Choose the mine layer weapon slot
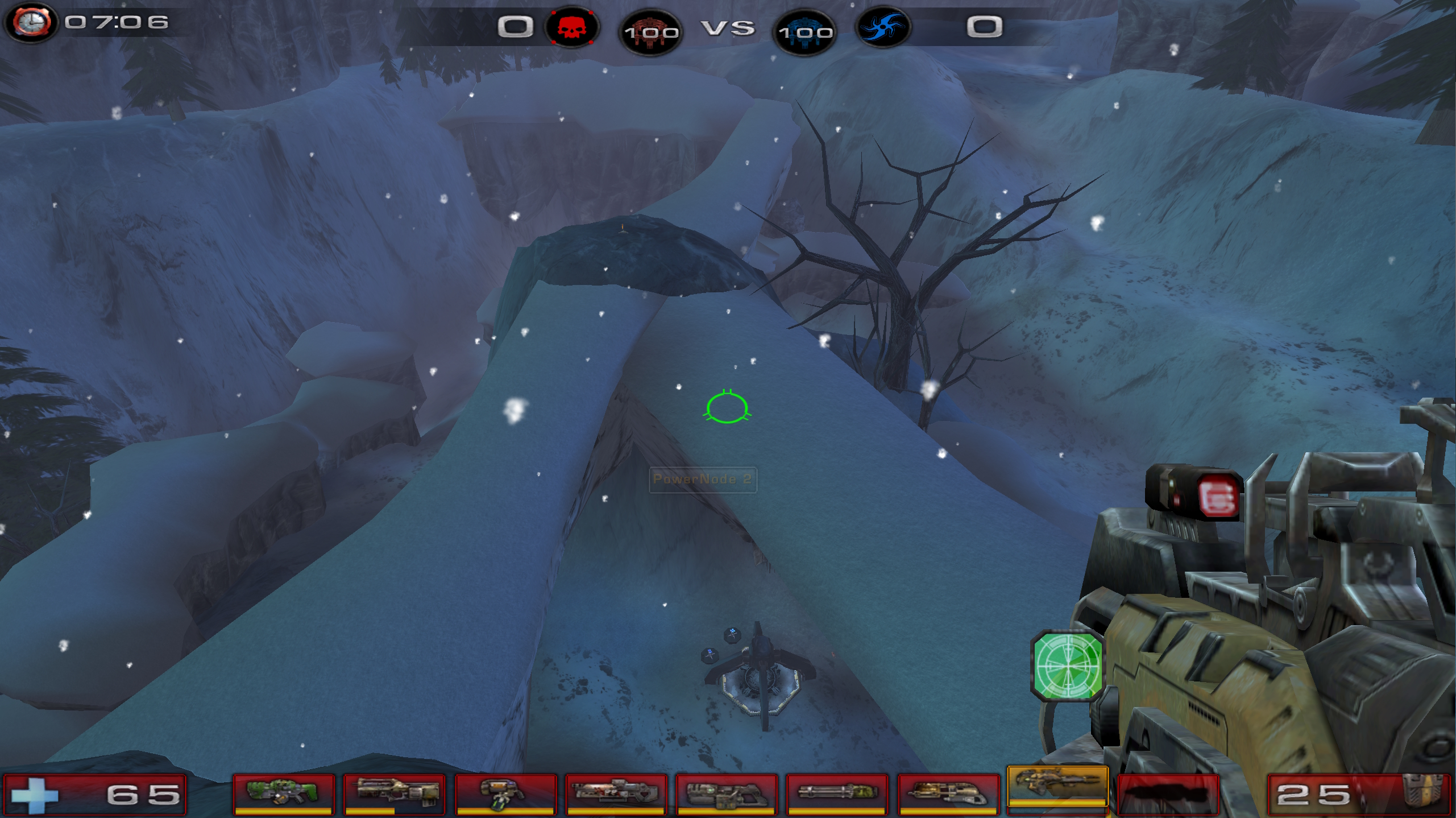The height and width of the screenshot is (818, 1456). [x=504, y=792]
